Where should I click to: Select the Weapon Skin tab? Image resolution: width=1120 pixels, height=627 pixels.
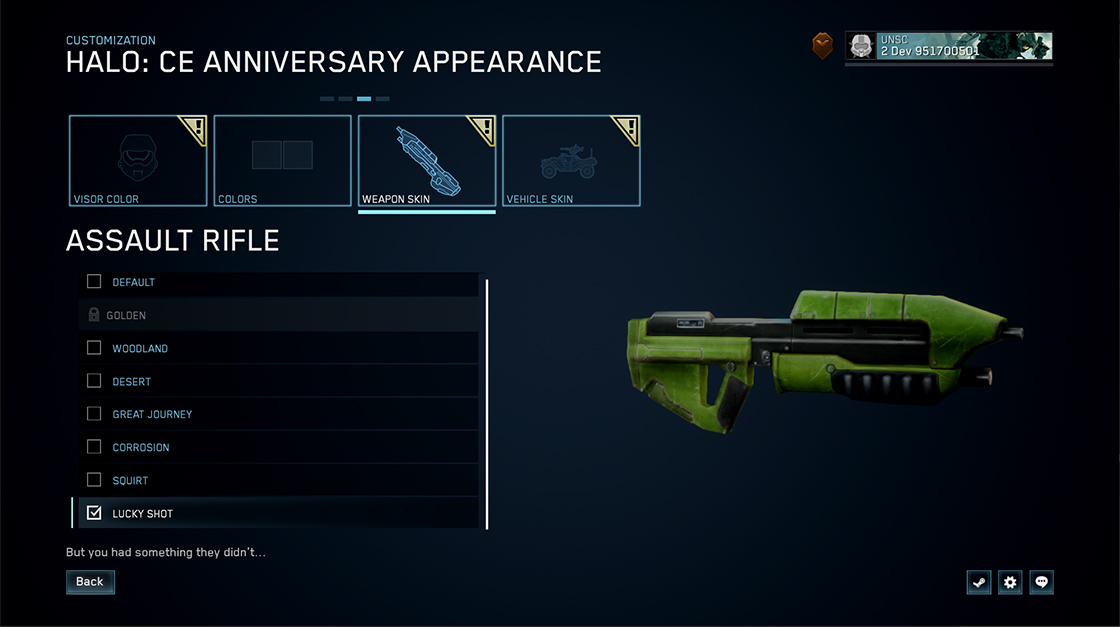coord(427,161)
